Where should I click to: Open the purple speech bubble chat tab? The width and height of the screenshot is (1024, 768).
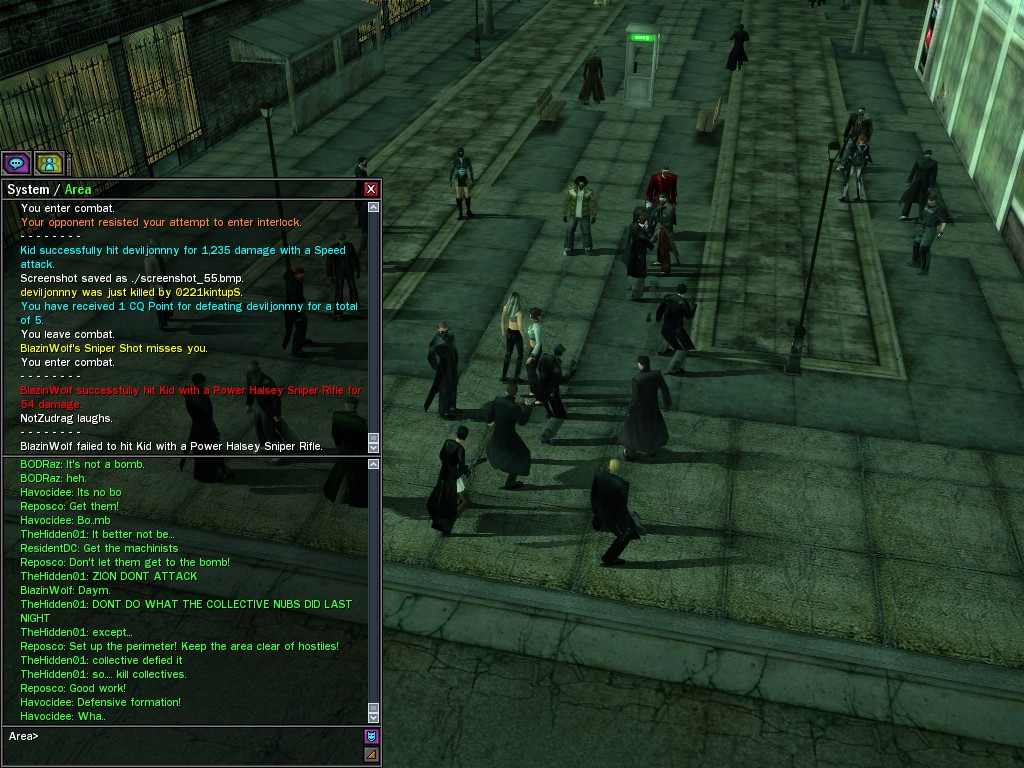[x=16, y=163]
